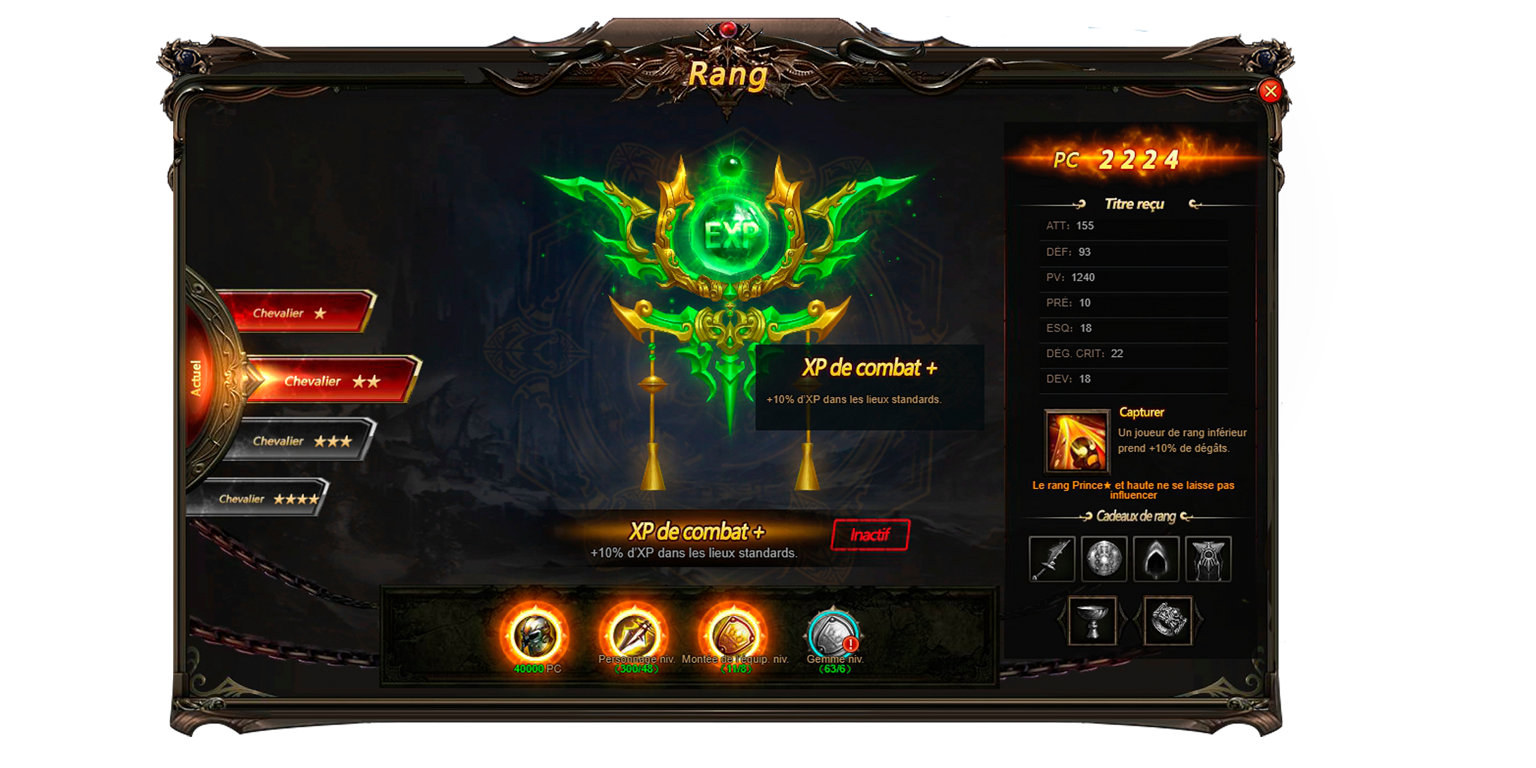Choose the two-star Chevalier rank

tap(330, 381)
